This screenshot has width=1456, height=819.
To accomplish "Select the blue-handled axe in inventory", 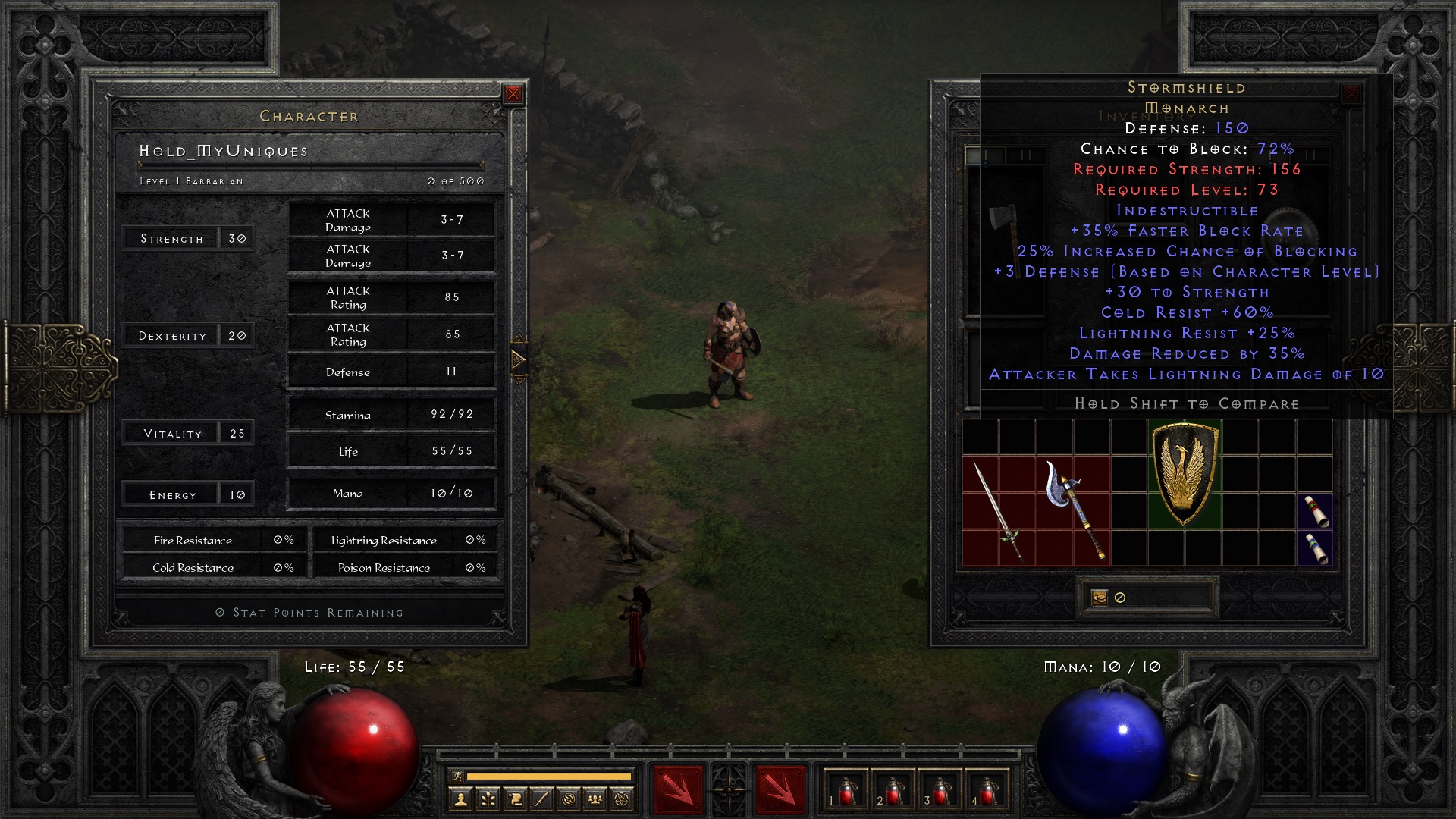I will tap(1072, 510).
